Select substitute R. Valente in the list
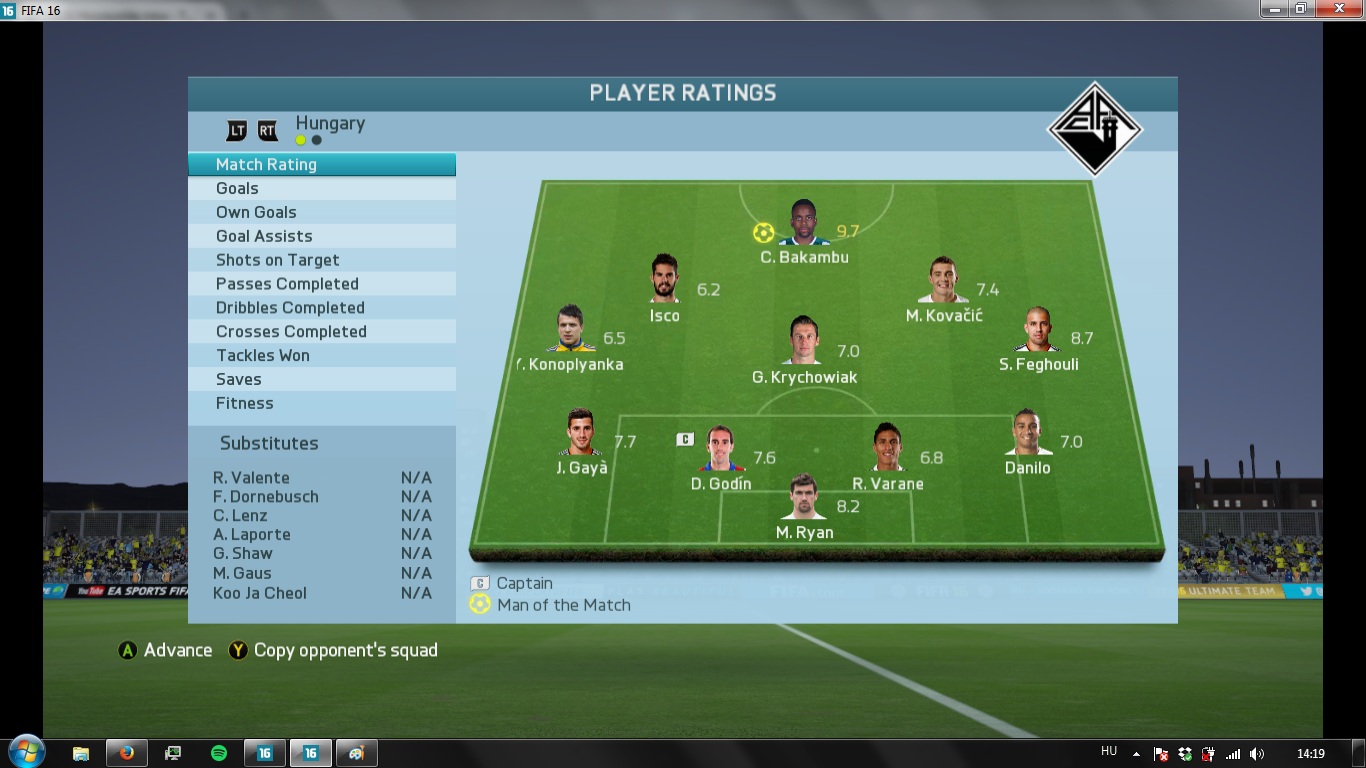The height and width of the screenshot is (768, 1366). (322, 478)
